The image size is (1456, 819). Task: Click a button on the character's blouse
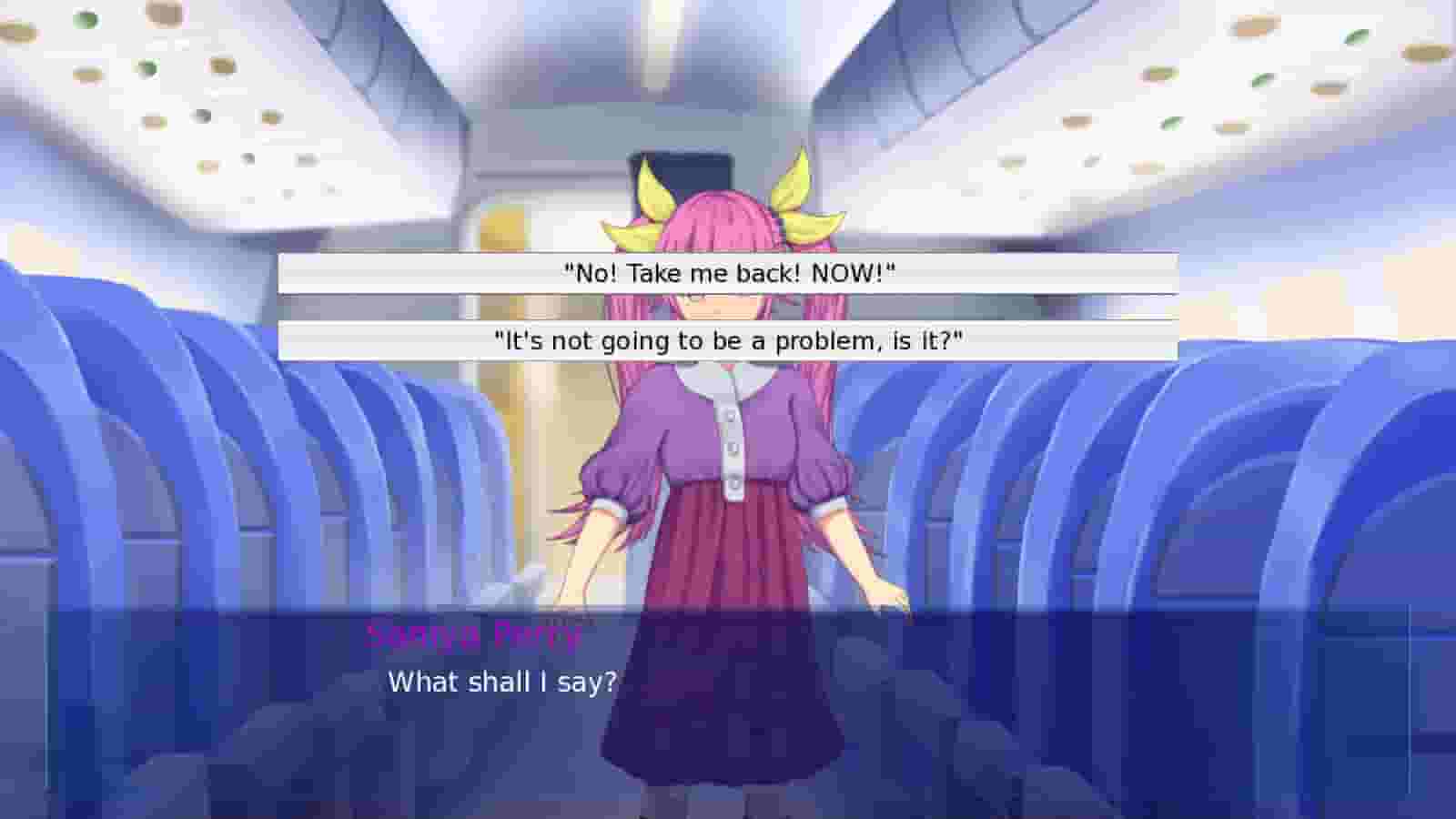[x=731, y=450]
